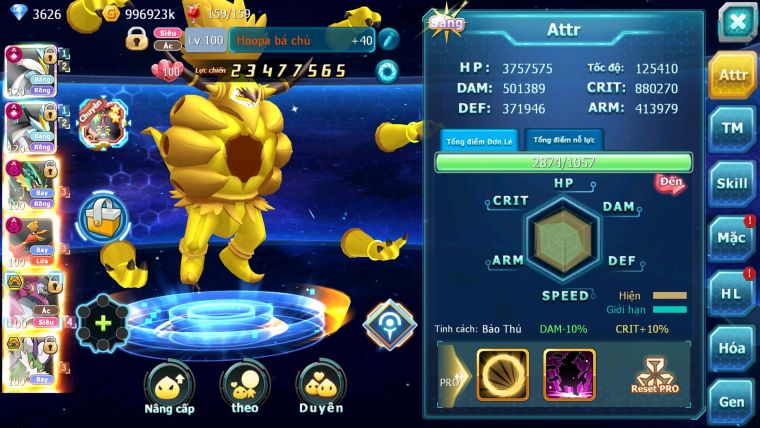760x428 pixels.
Task: Select the HL side tab
Action: click(732, 293)
